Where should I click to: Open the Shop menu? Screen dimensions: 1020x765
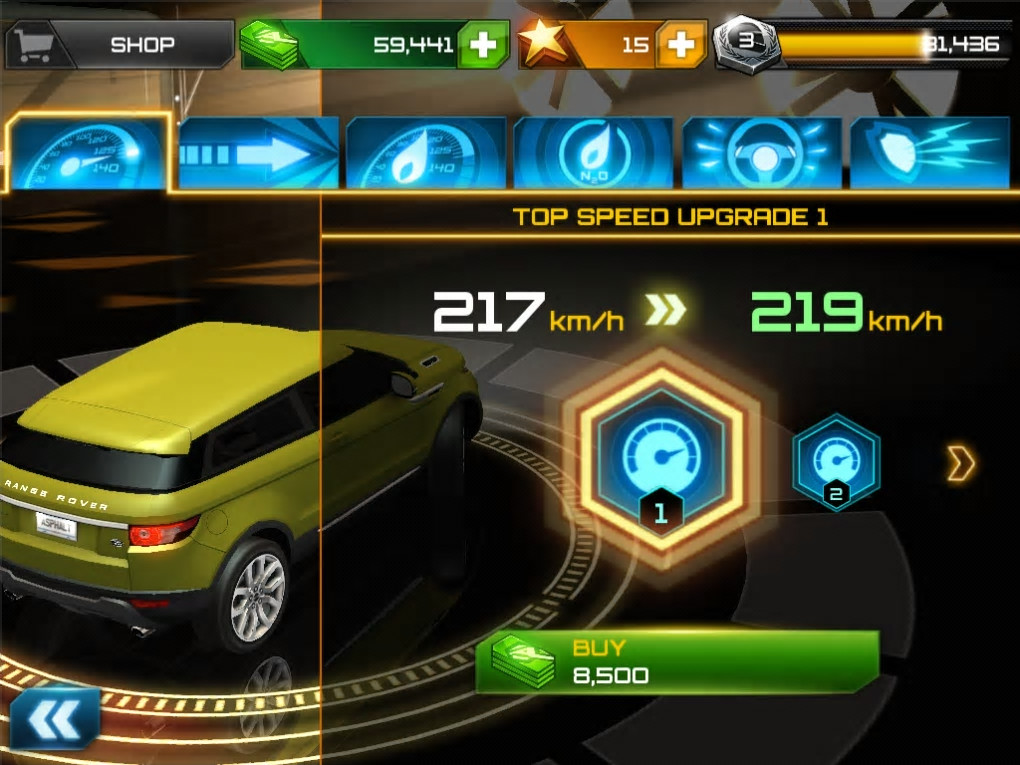pos(120,45)
